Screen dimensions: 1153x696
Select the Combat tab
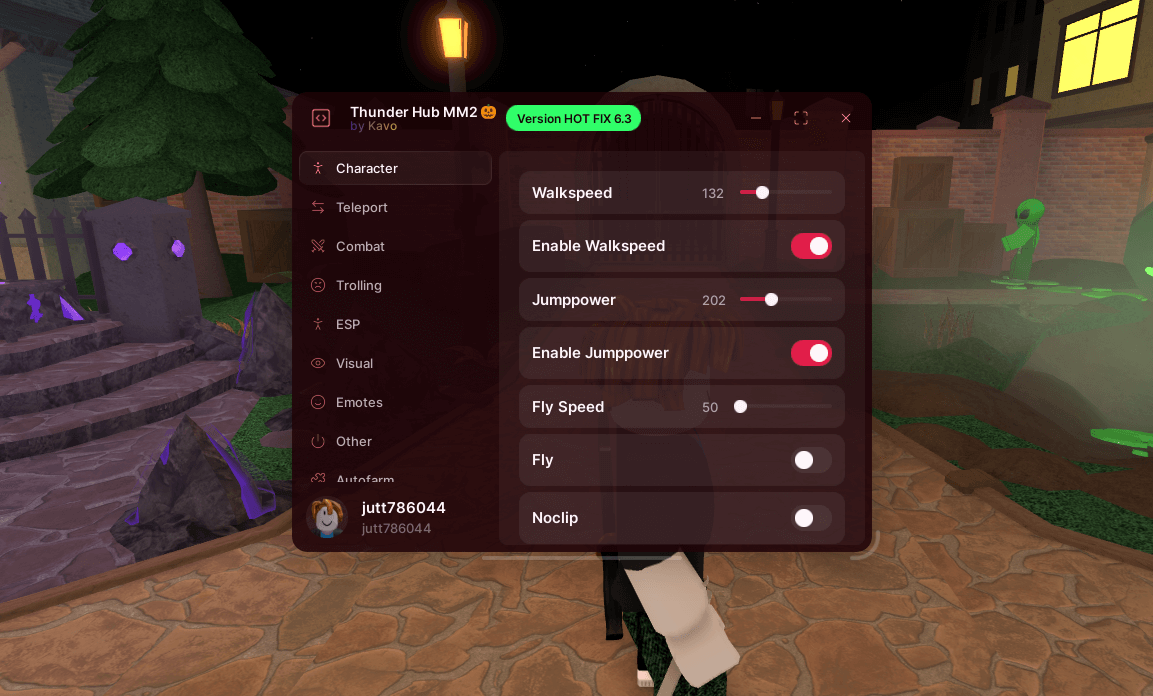click(x=360, y=246)
